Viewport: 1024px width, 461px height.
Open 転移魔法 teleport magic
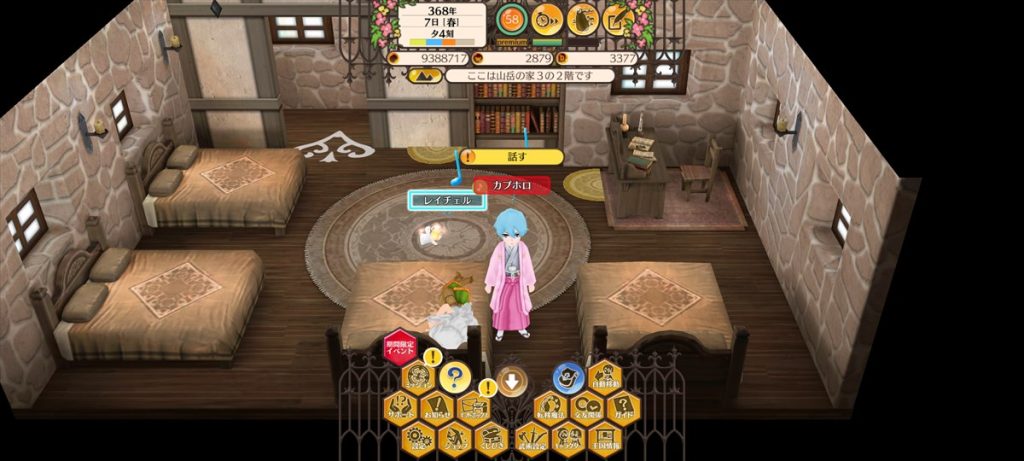550,408
